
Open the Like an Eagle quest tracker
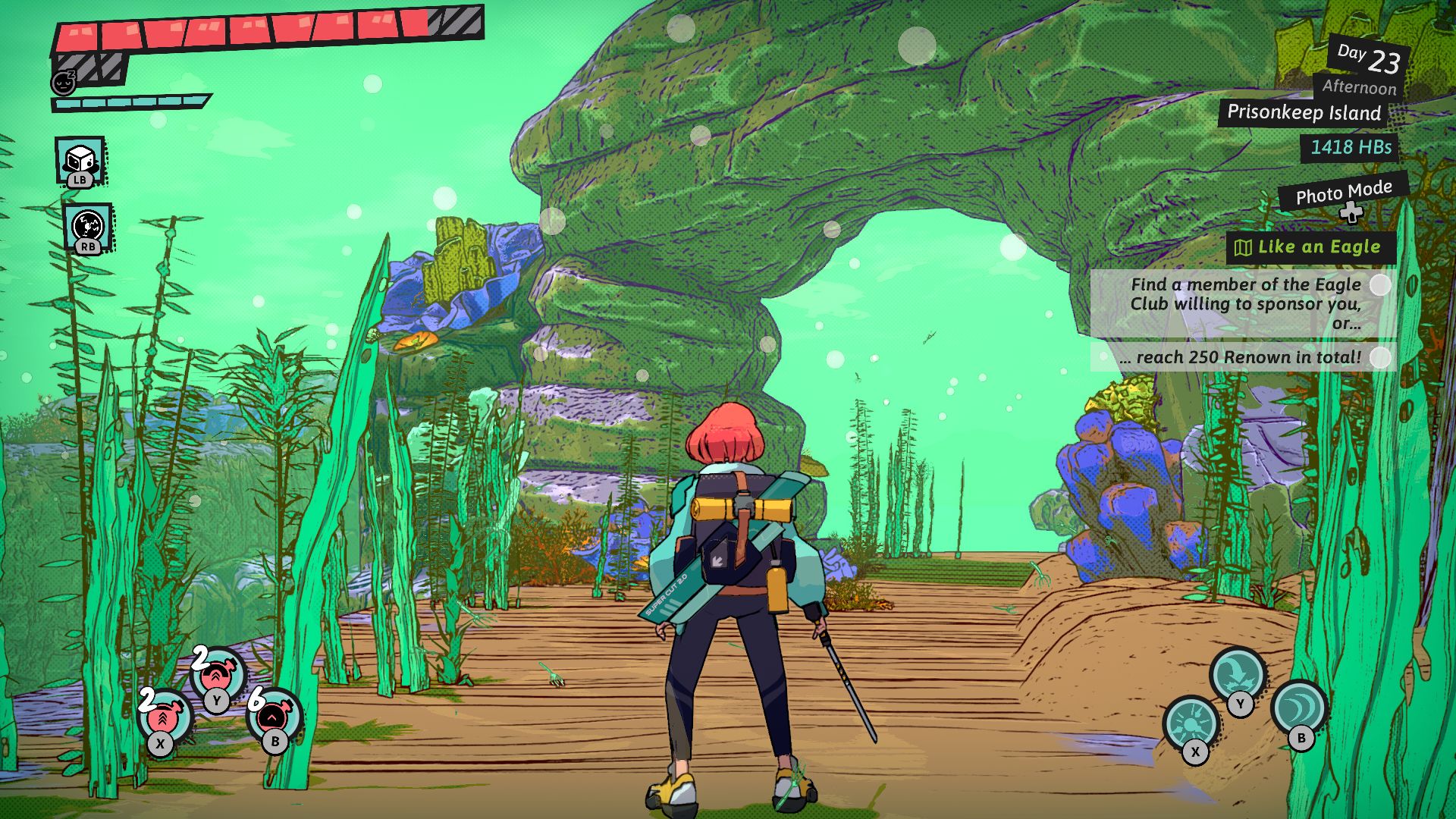[1310, 247]
